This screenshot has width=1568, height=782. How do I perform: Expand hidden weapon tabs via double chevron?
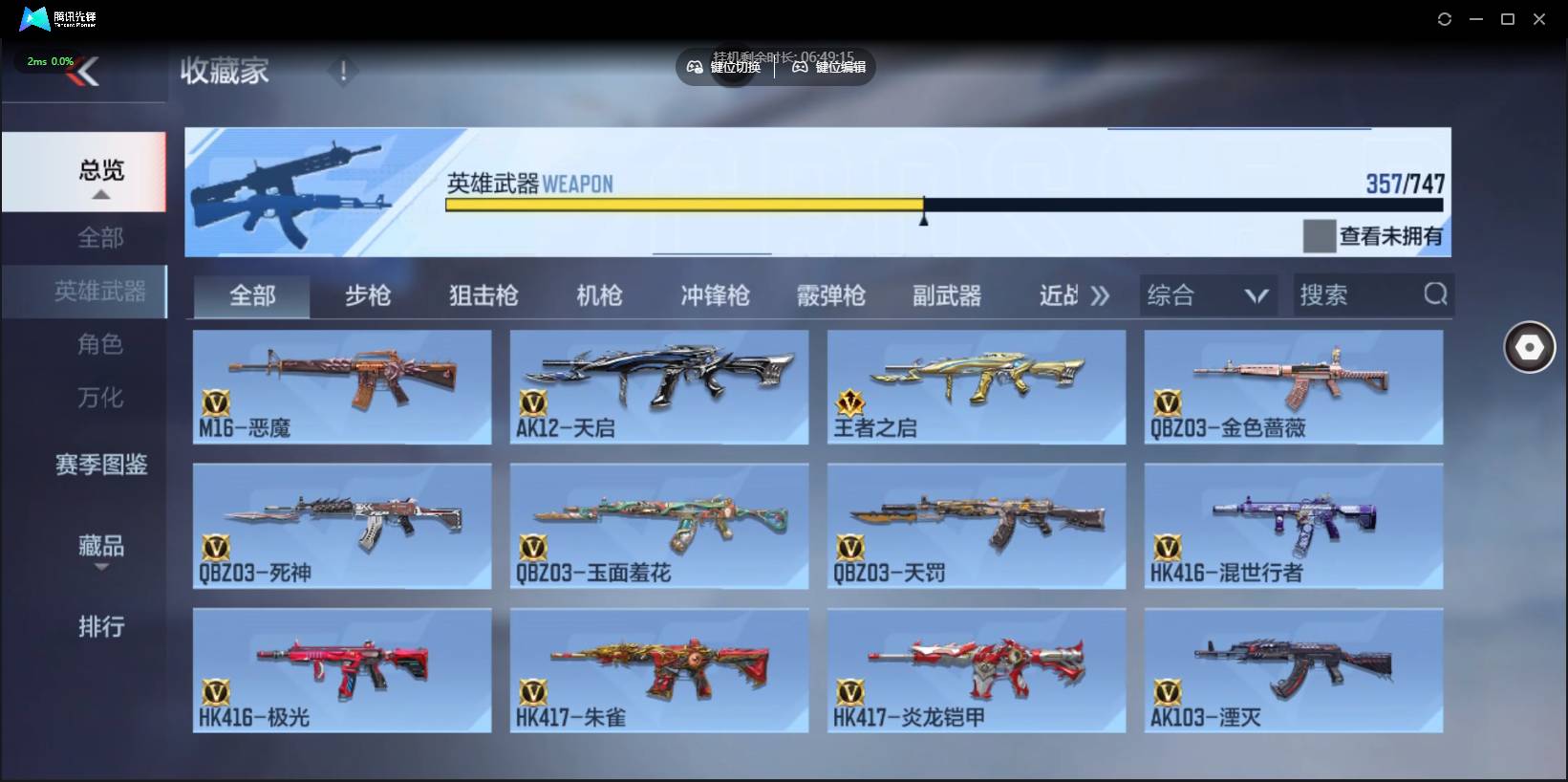pos(1101,295)
